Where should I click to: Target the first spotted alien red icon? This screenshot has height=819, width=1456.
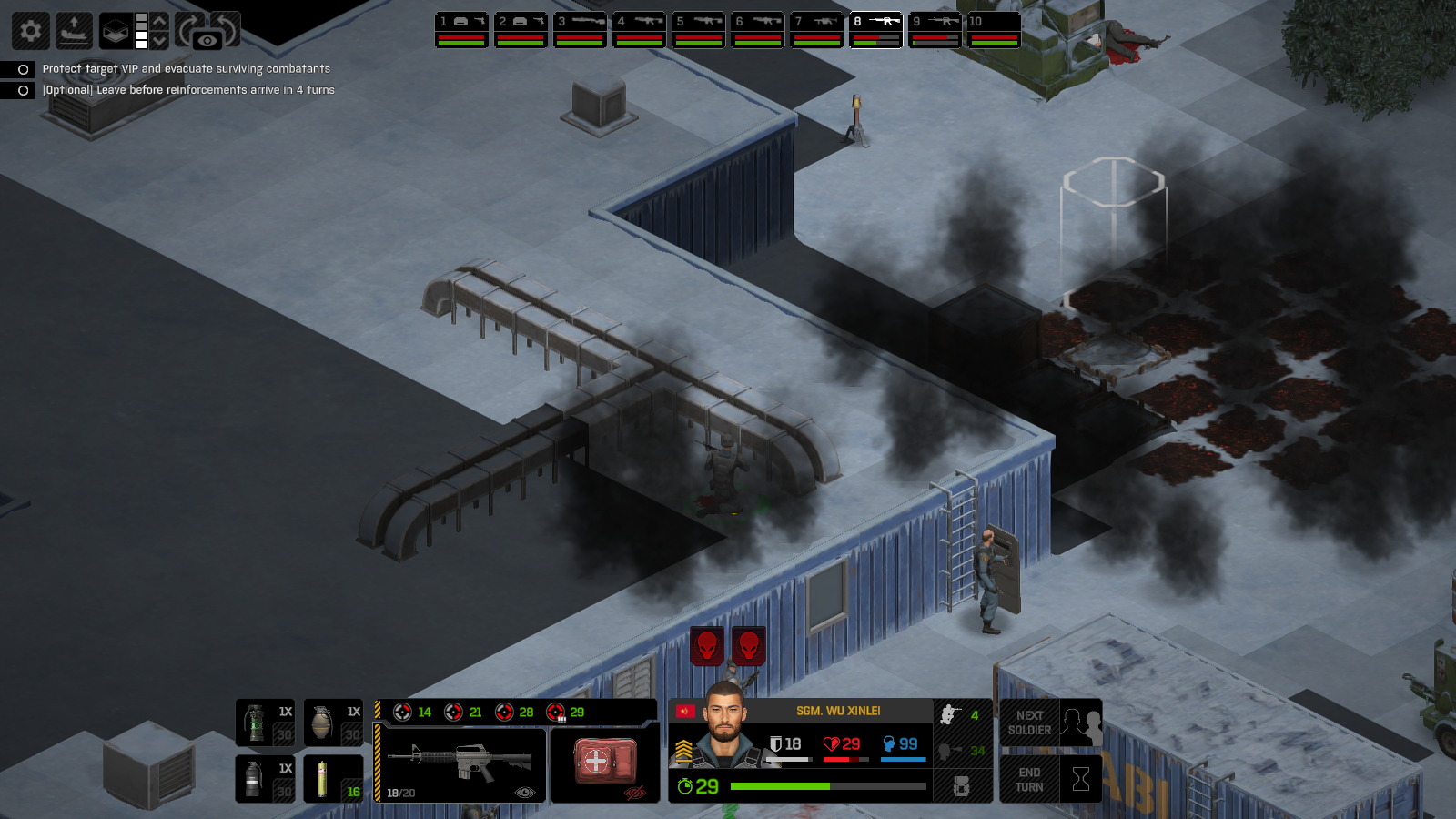point(707,645)
